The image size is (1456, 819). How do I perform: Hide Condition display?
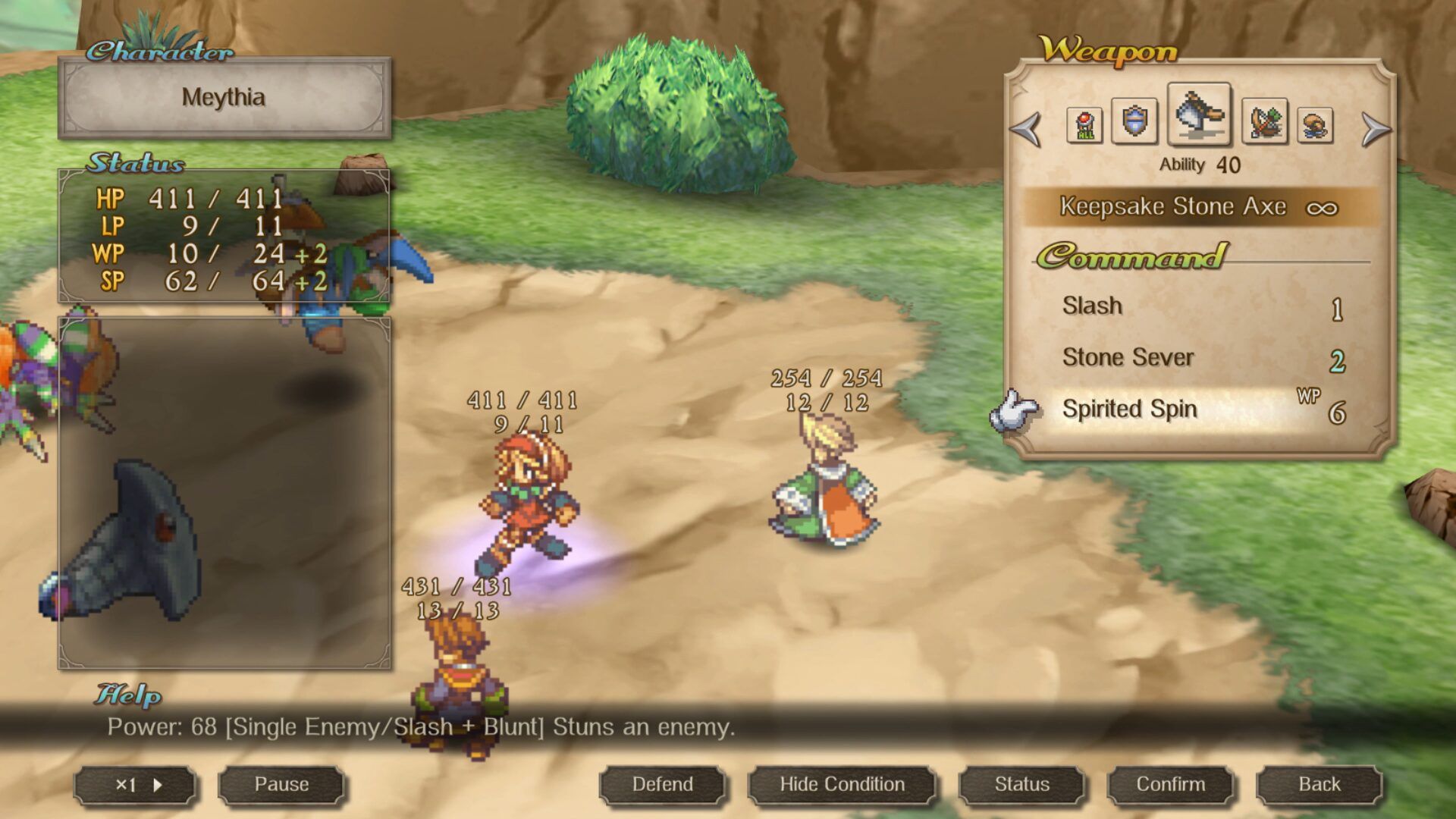tap(842, 785)
